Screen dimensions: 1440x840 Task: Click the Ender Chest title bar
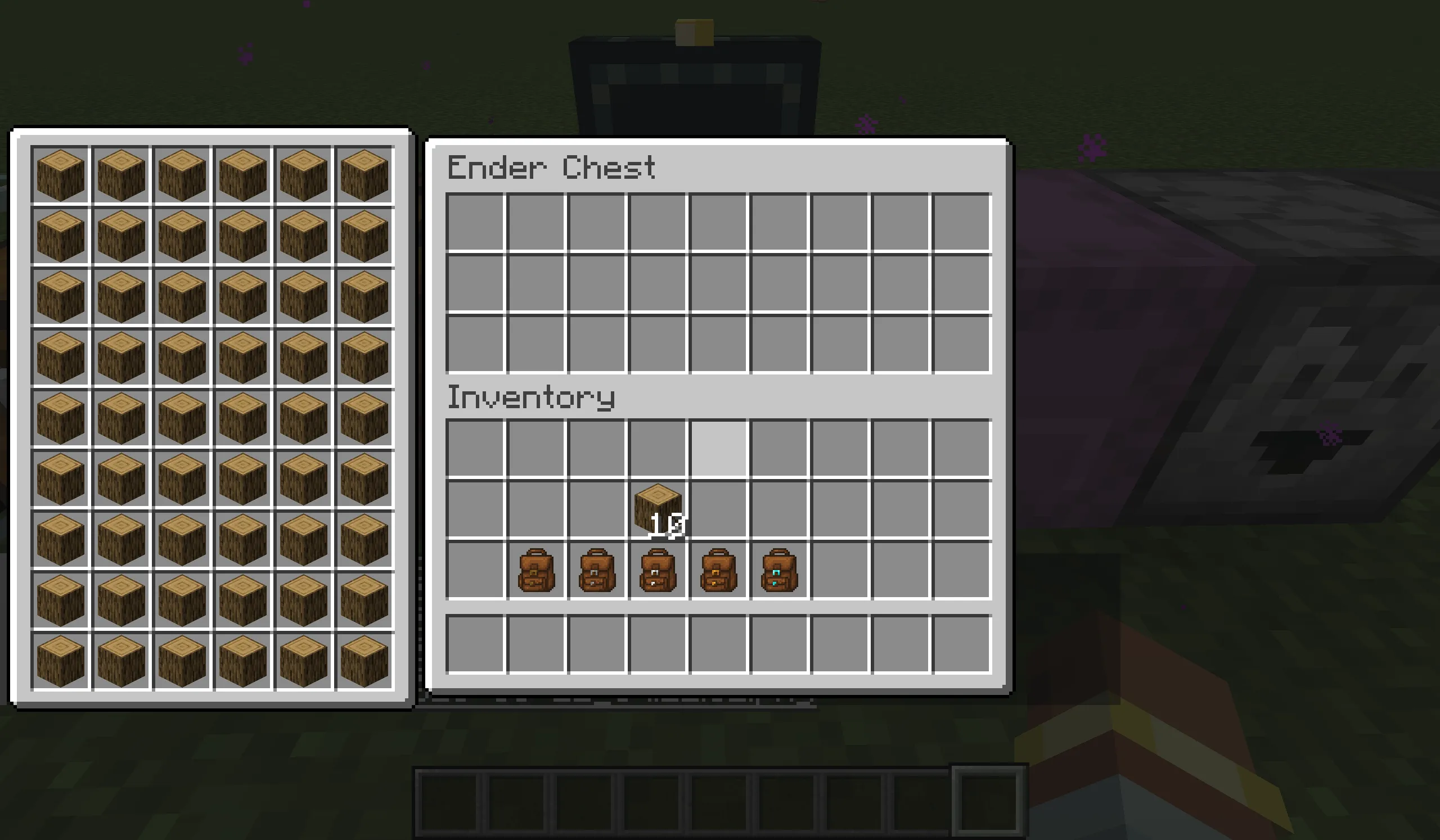551,167
